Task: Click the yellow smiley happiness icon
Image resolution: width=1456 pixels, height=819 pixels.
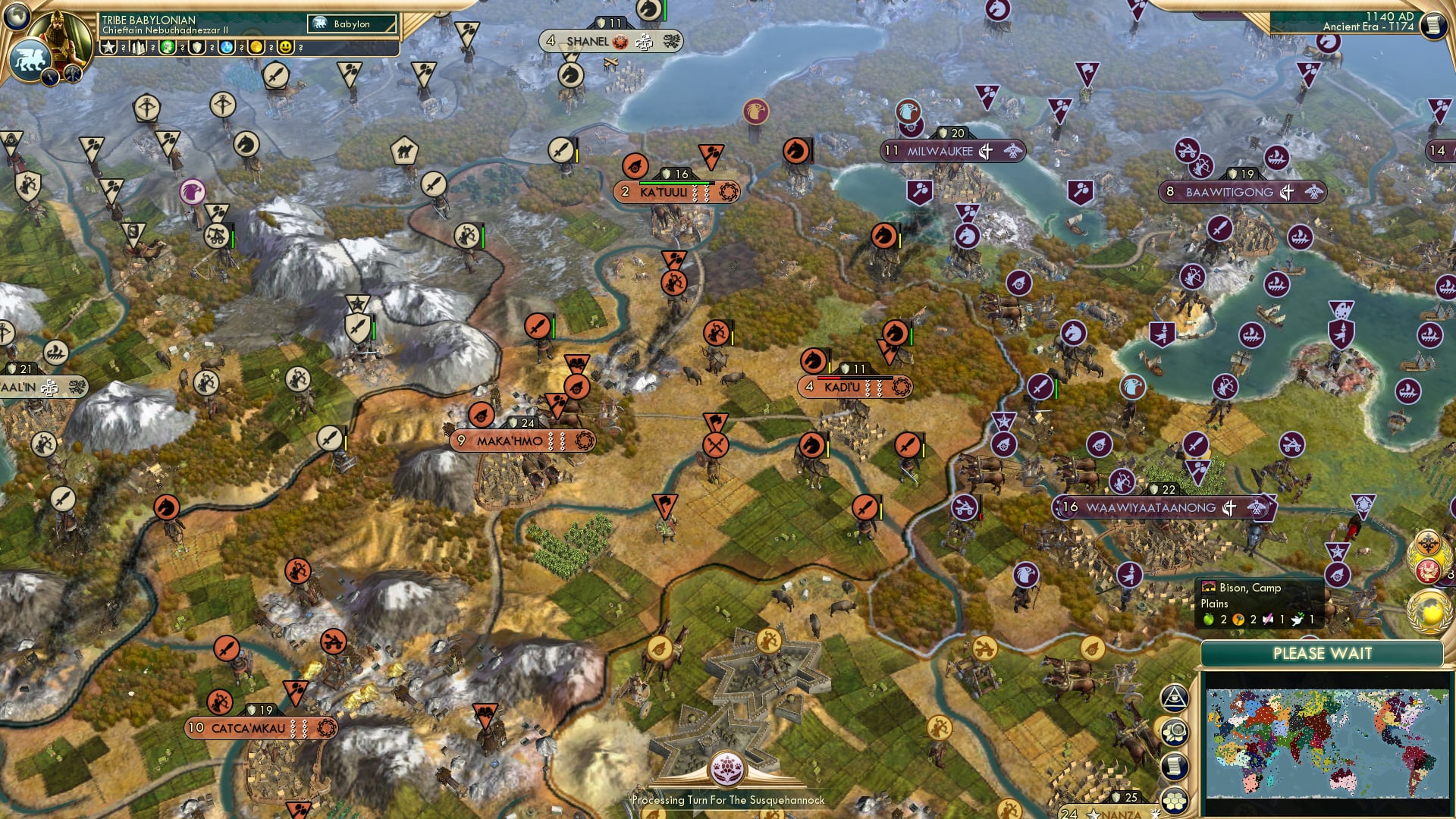Action: [x=285, y=48]
